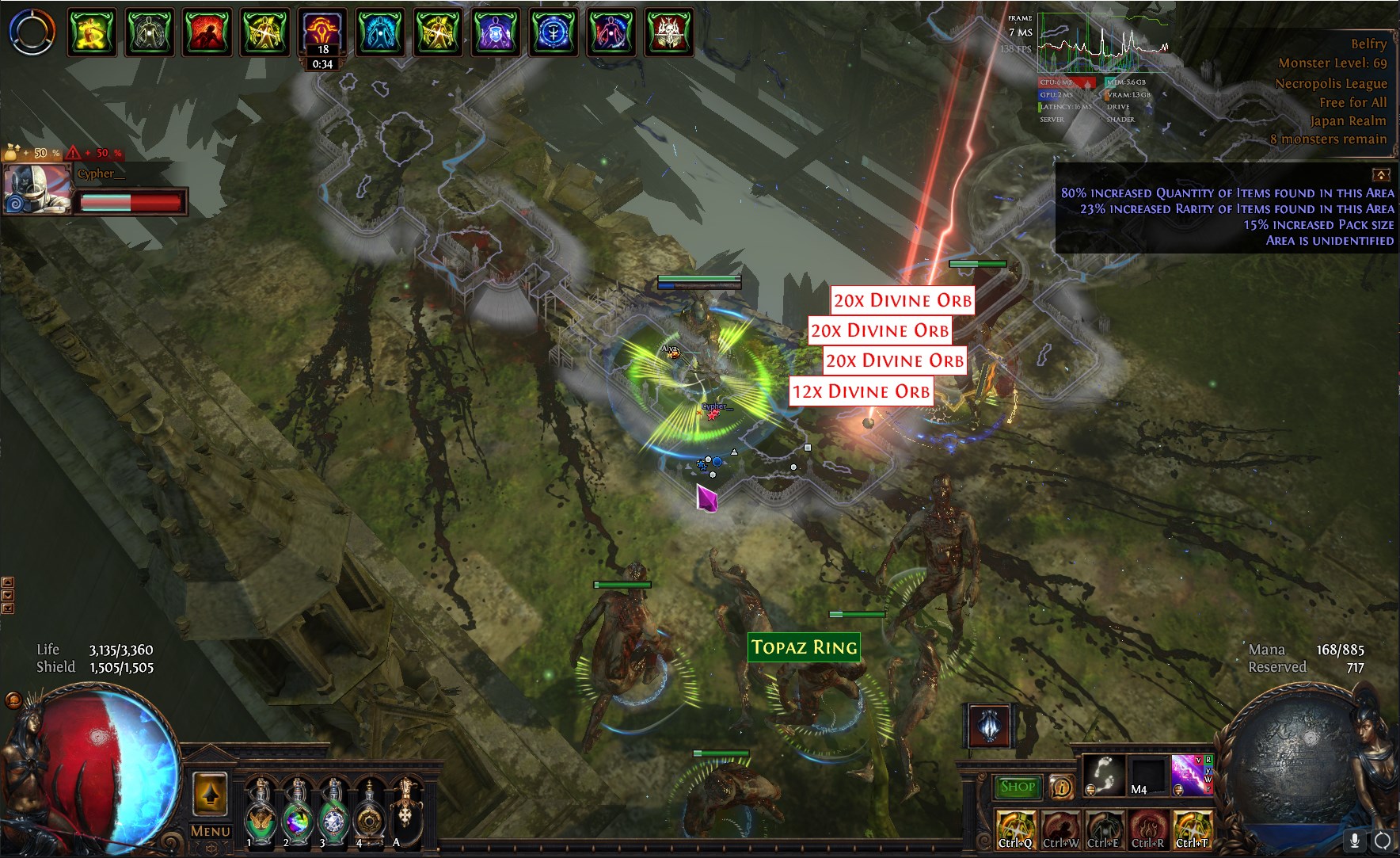Activate the Ctrl+Q aura skill
This screenshot has width=1400, height=858.
pyautogui.click(x=1016, y=829)
